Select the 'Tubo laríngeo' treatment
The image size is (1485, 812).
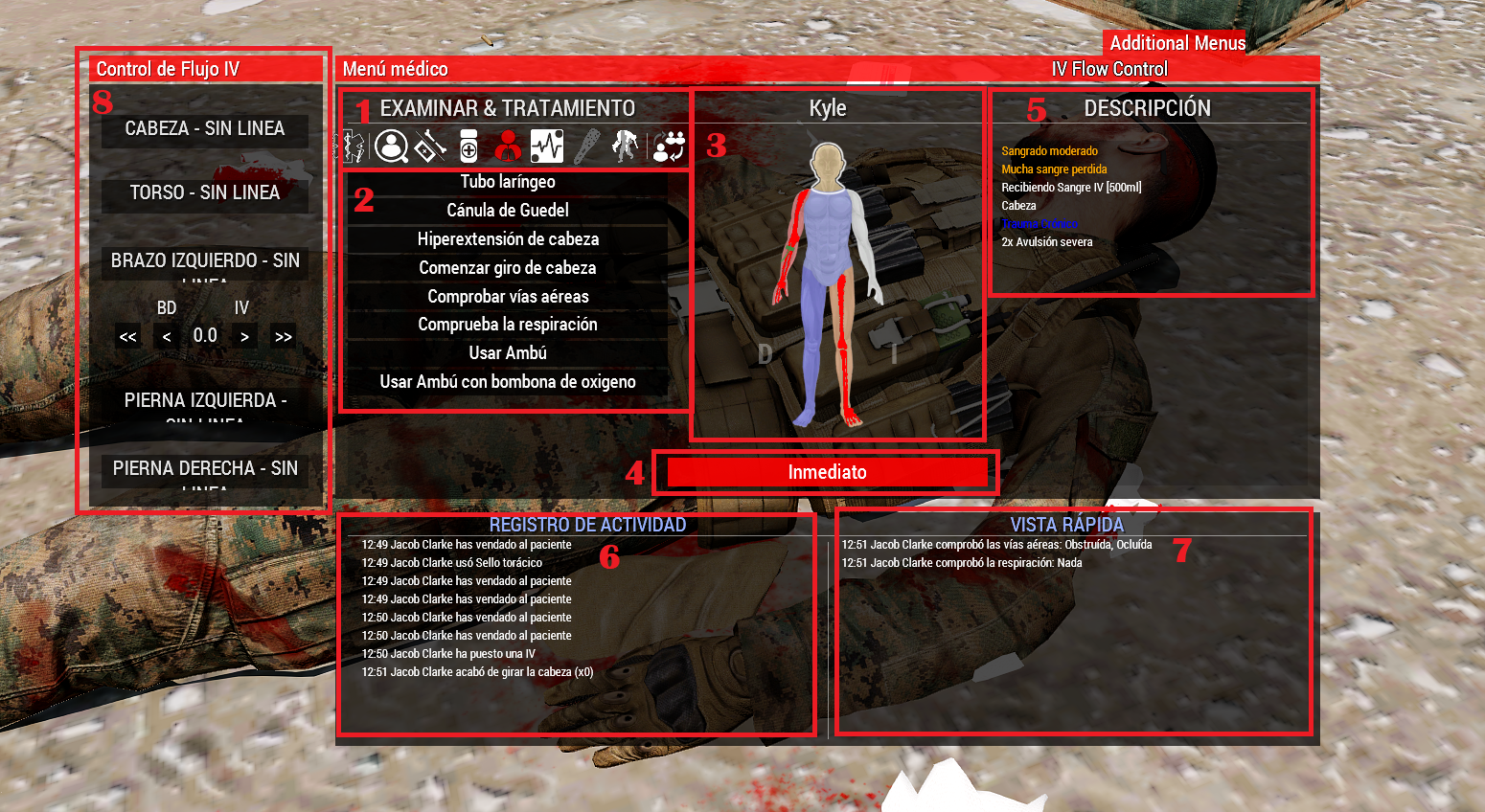[x=507, y=181]
